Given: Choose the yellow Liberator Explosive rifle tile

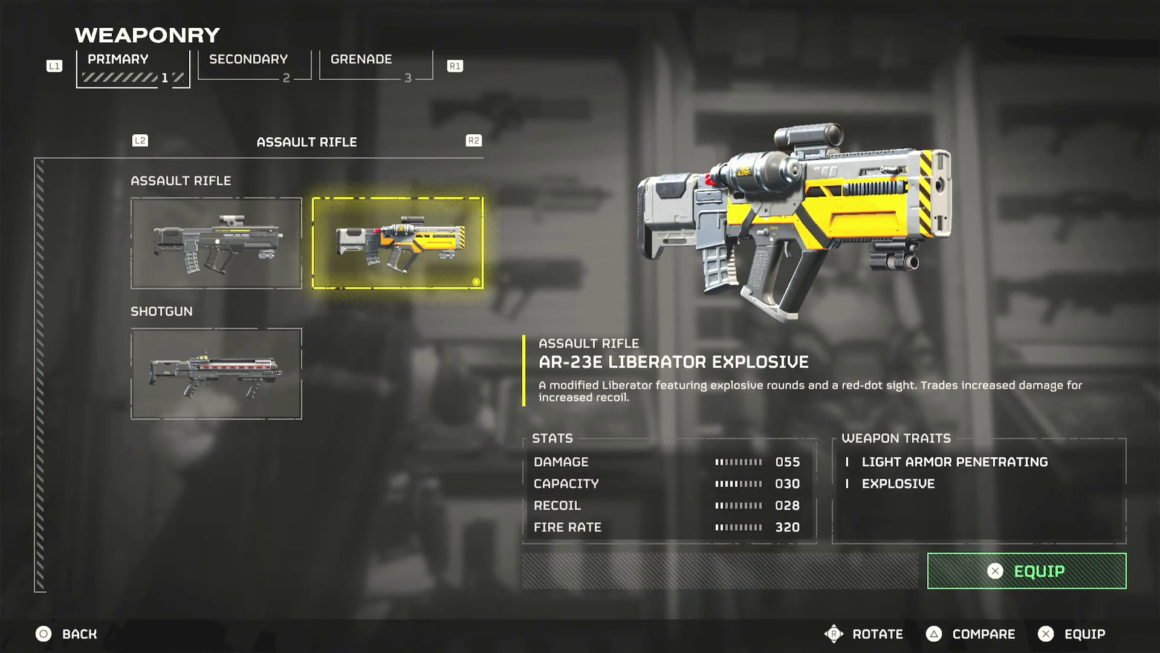Looking at the screenshot, I should [397, 243].
